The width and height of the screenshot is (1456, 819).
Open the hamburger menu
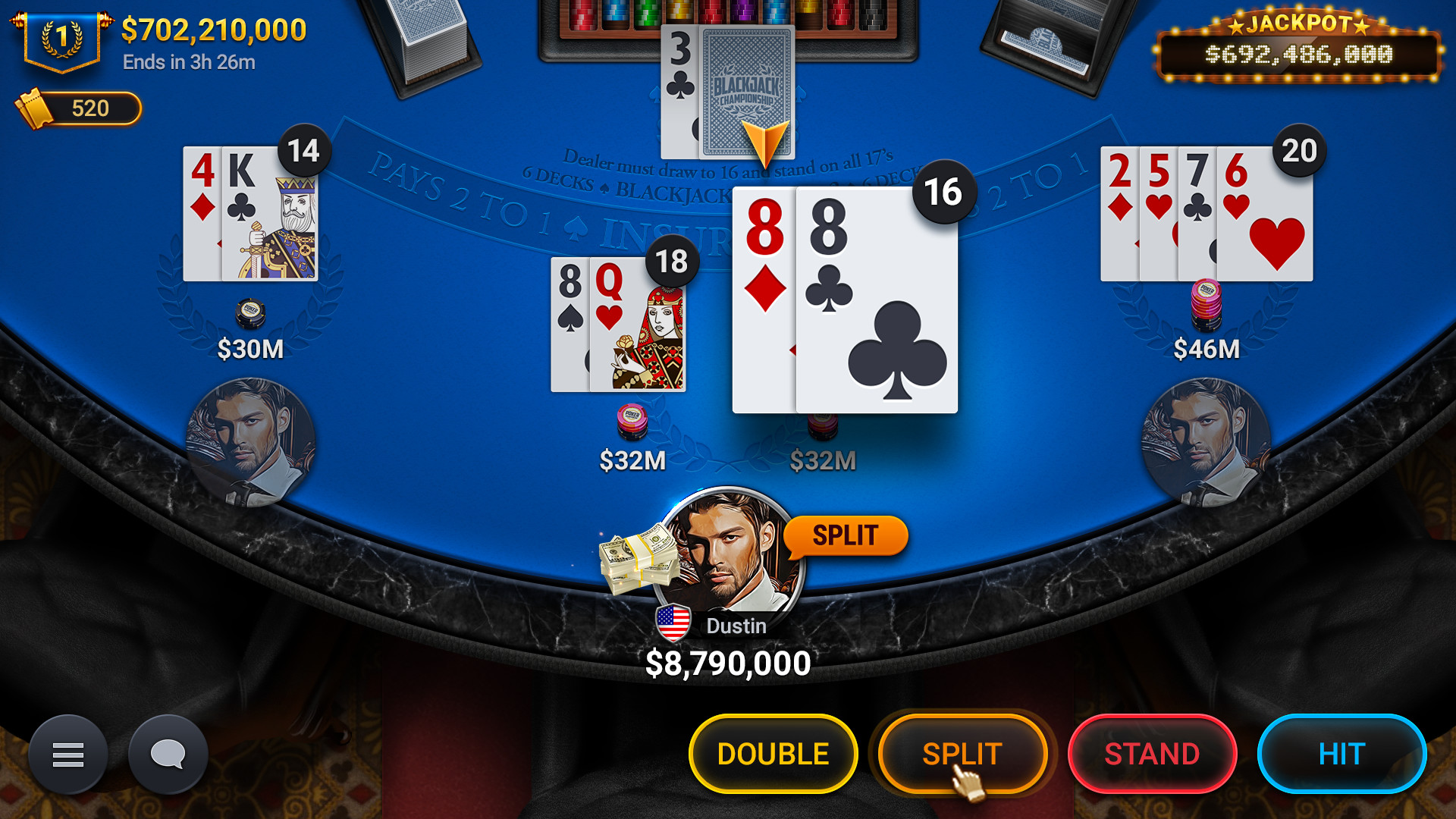click(68, 754)
